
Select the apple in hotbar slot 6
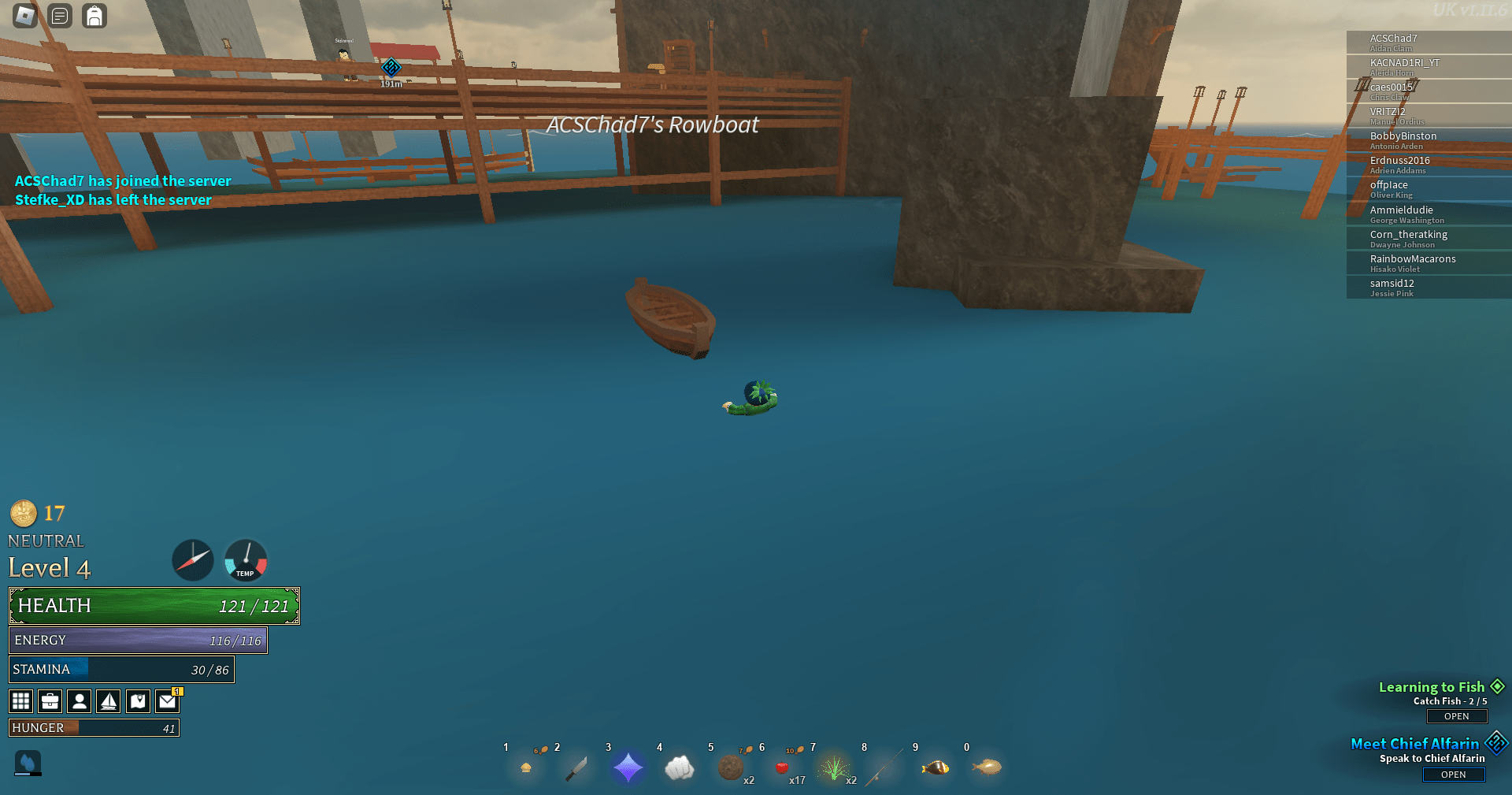pyautogui.click(x=781, y=767)
